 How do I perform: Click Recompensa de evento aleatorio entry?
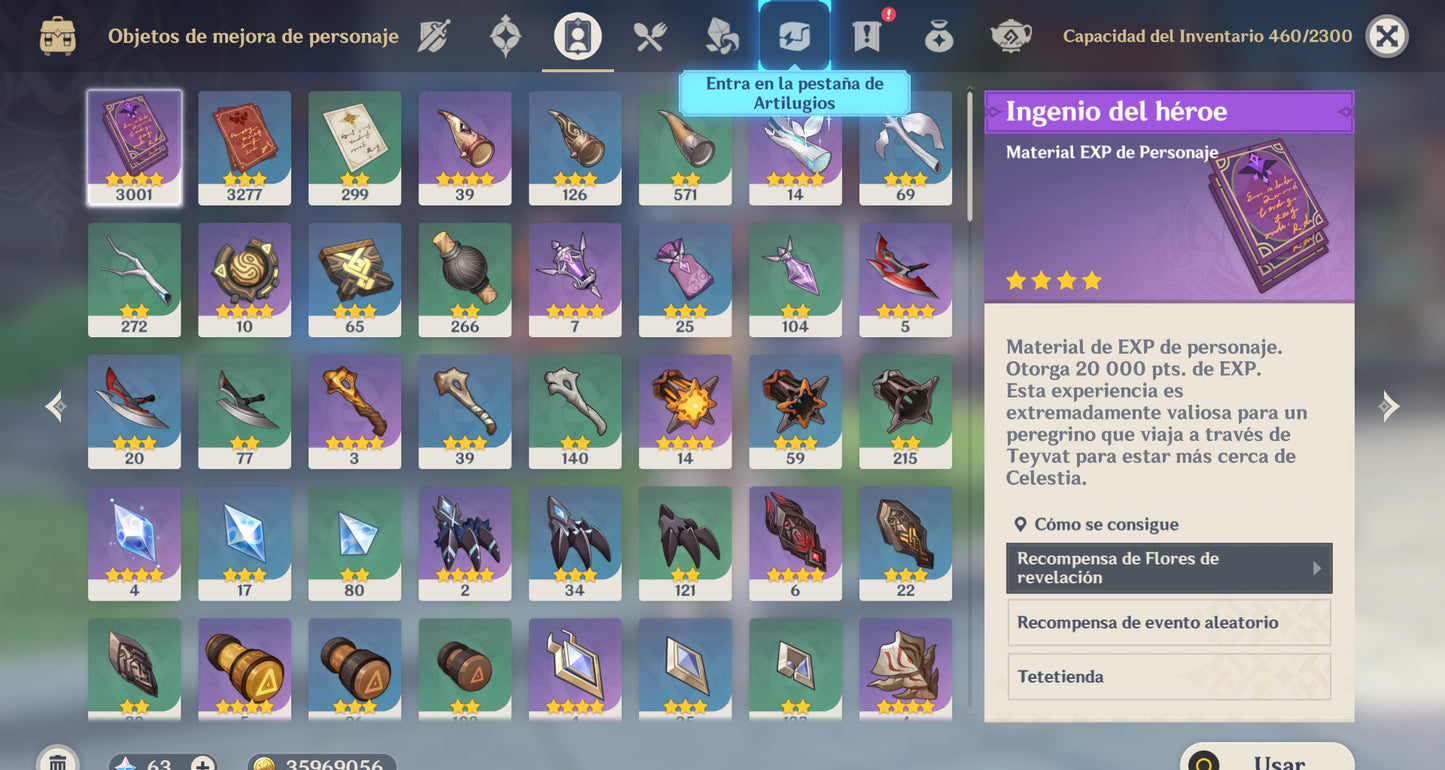coord(1168,622)
